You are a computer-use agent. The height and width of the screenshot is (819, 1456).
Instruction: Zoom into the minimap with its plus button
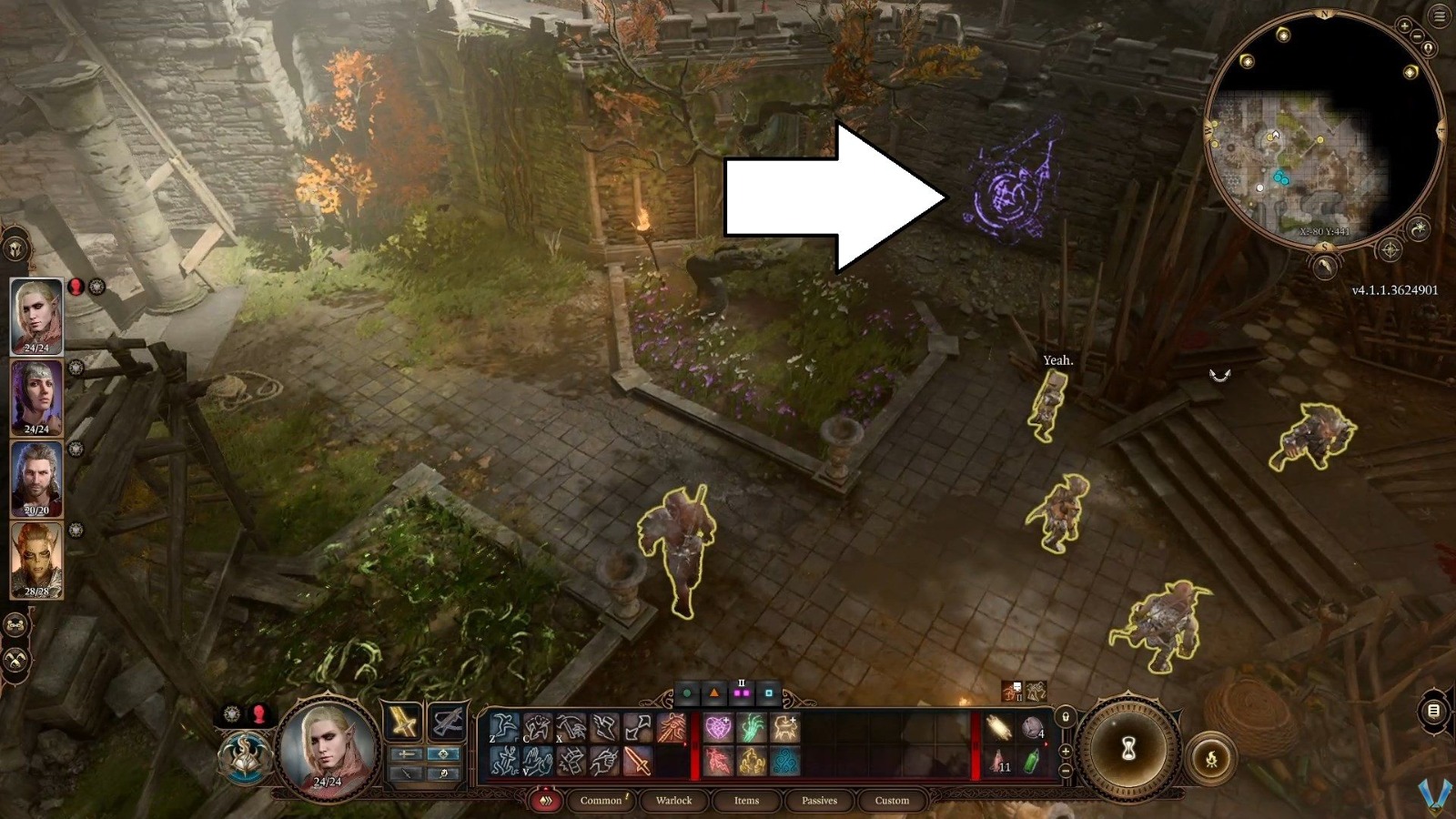tap(1404, 27)
